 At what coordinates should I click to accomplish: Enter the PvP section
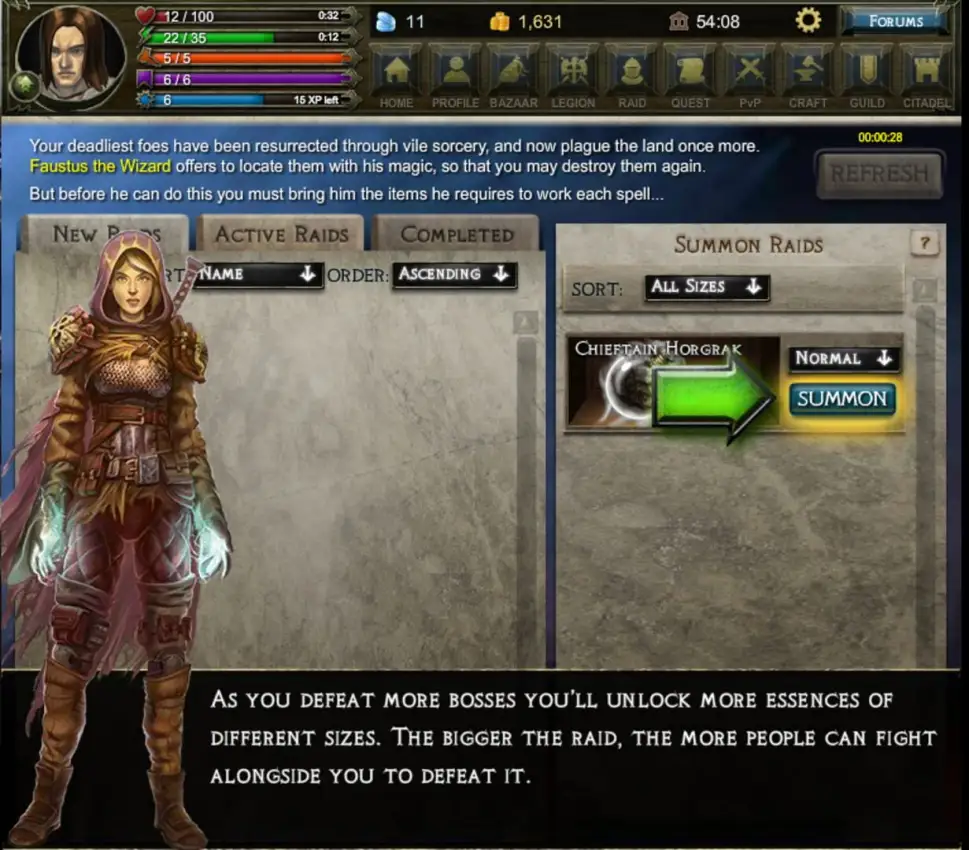tap(749, 76)
